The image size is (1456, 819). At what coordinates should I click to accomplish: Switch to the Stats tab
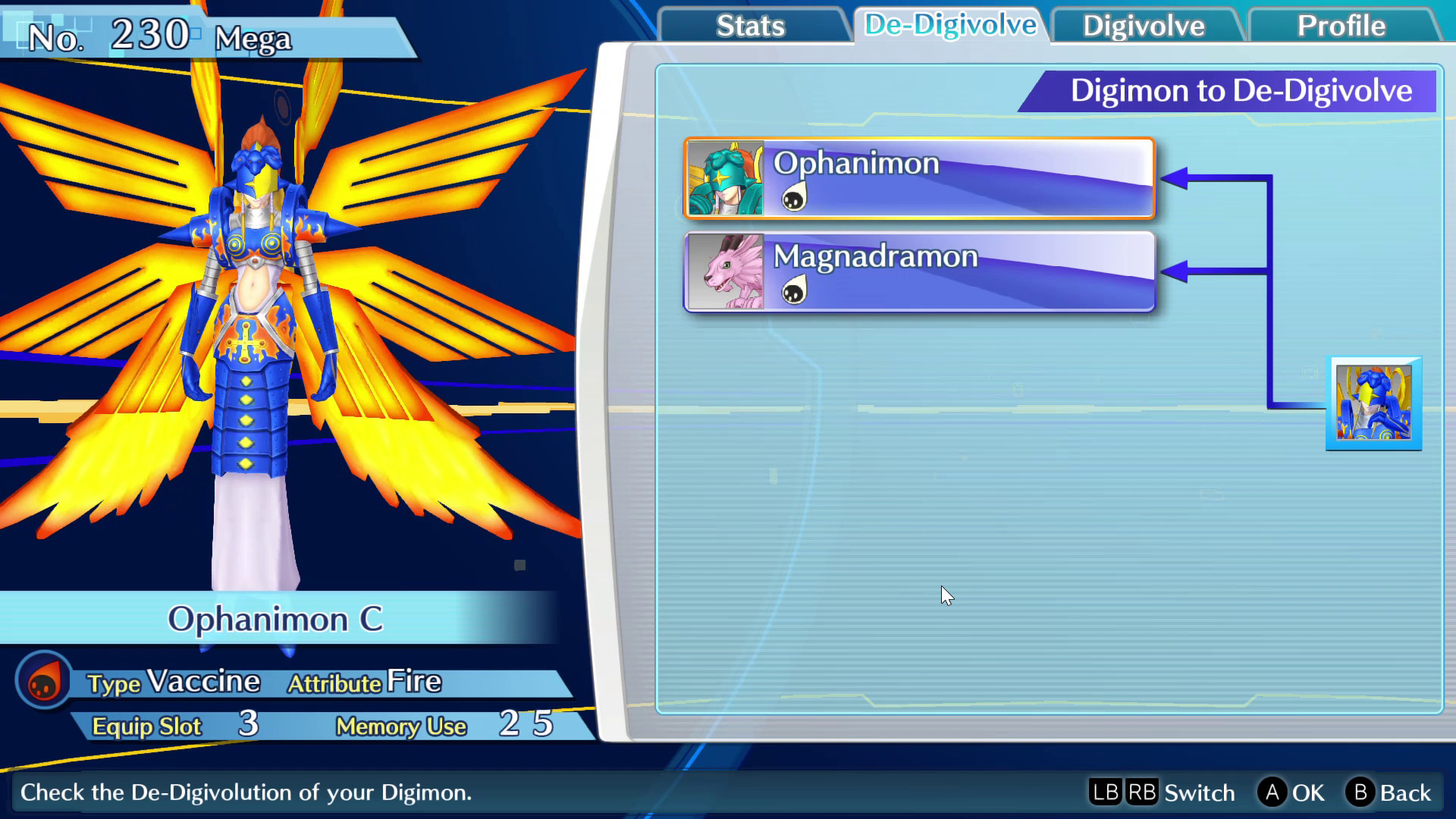click(750, 26)
